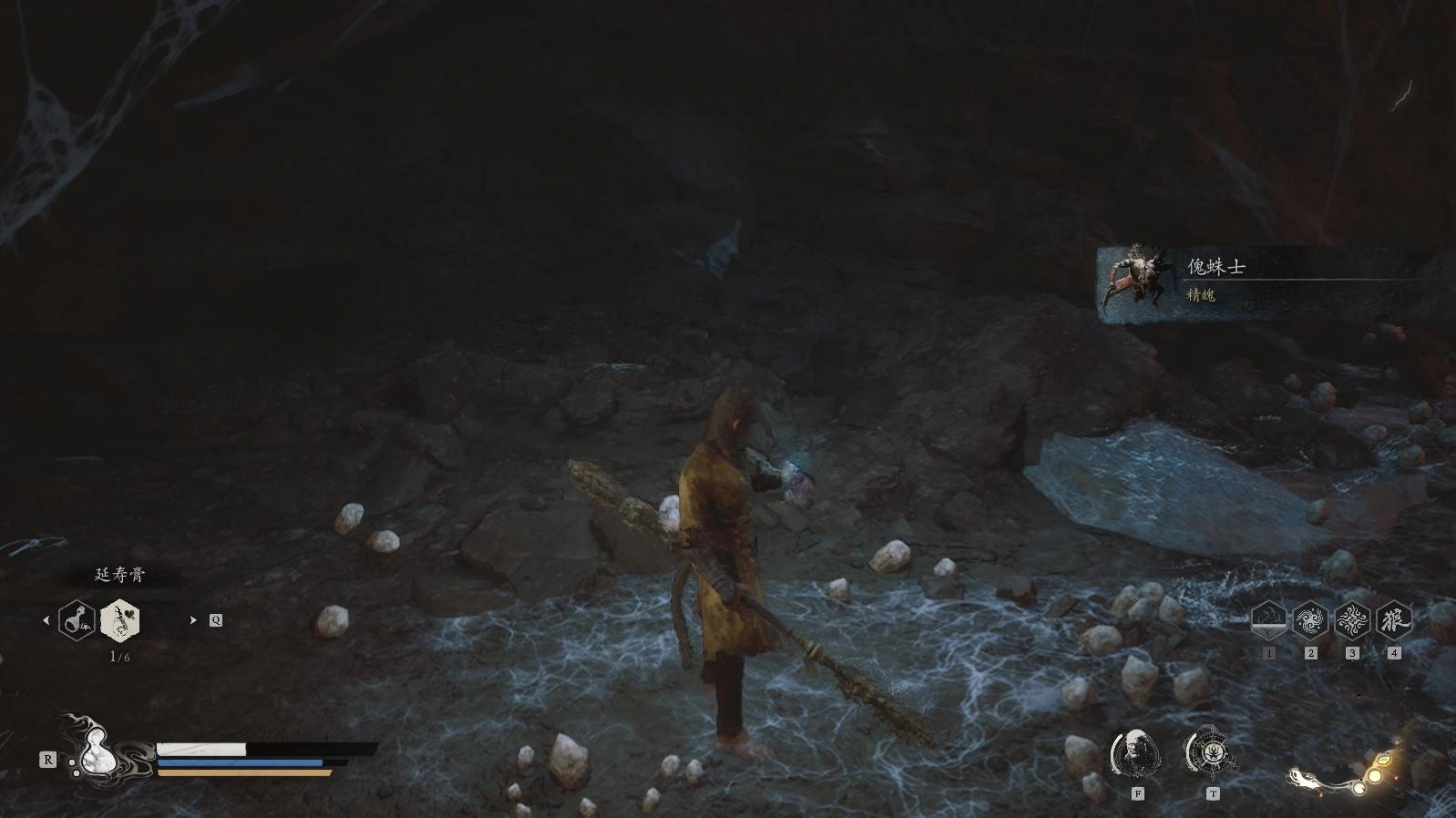
Task: Activate the vessel wheel emblem icon
Action: [1211, 753]
